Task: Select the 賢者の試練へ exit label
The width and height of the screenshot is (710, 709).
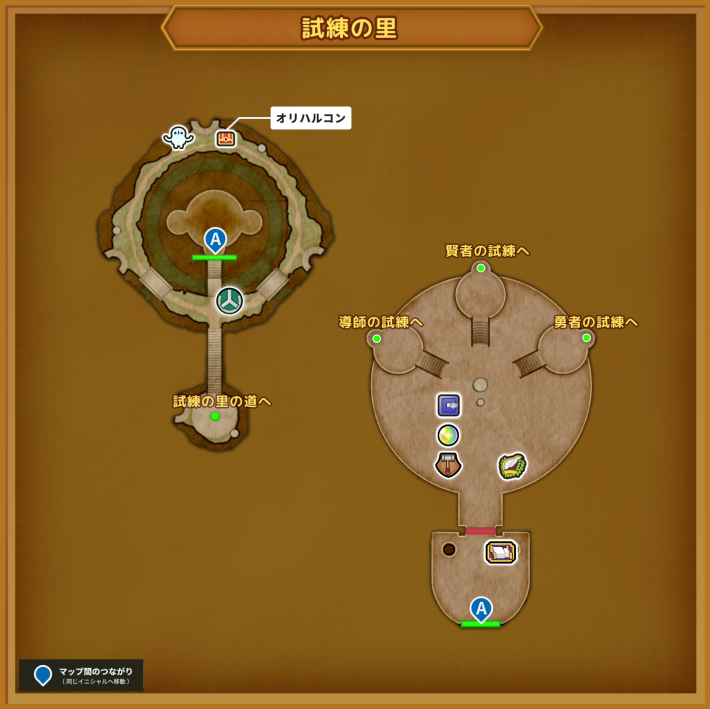Action: (488, 250)
